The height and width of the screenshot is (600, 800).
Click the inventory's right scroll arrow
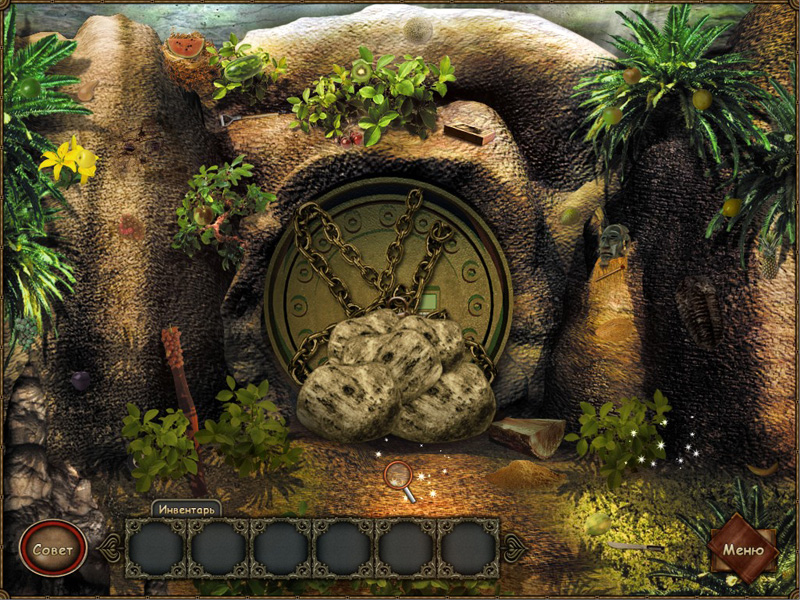tap(513, 547)
